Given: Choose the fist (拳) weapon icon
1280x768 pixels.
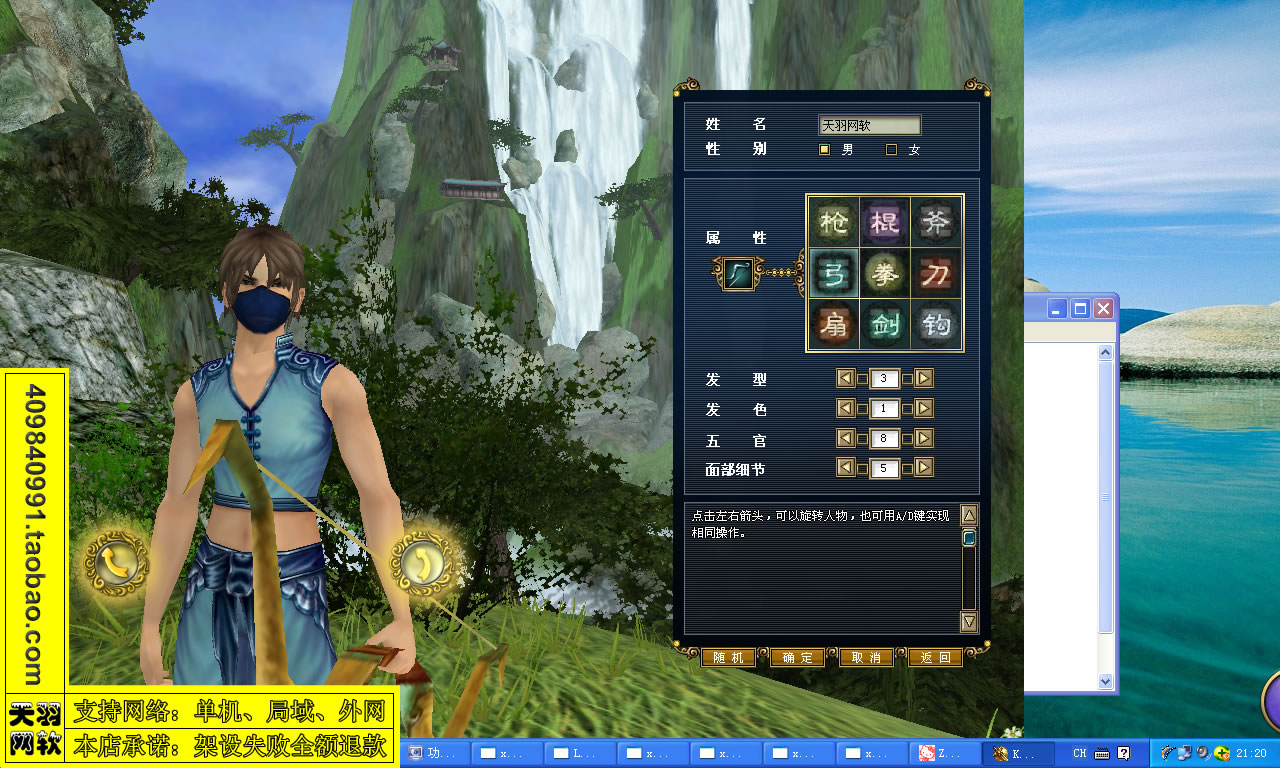Looking at the screenshot, I should point(885,274).
